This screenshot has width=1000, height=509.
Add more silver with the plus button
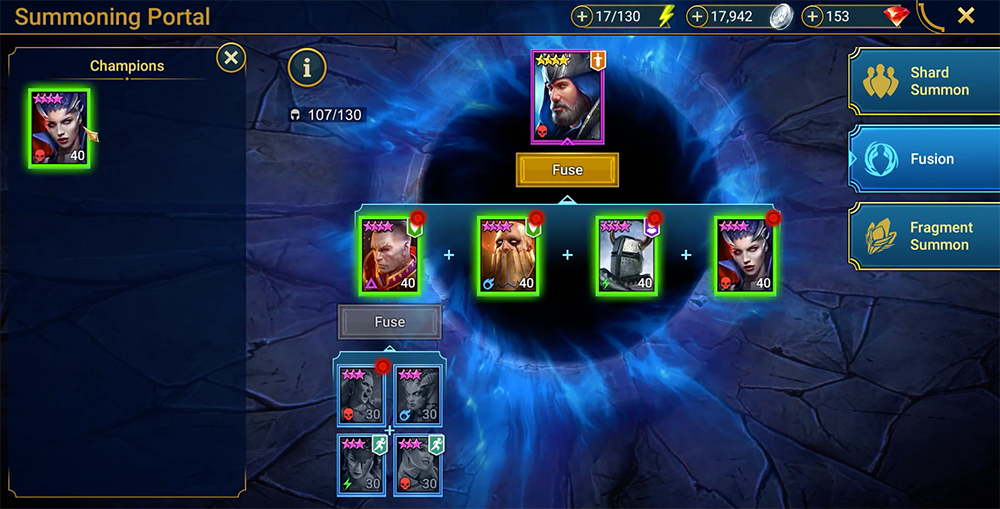click(697, 16)
